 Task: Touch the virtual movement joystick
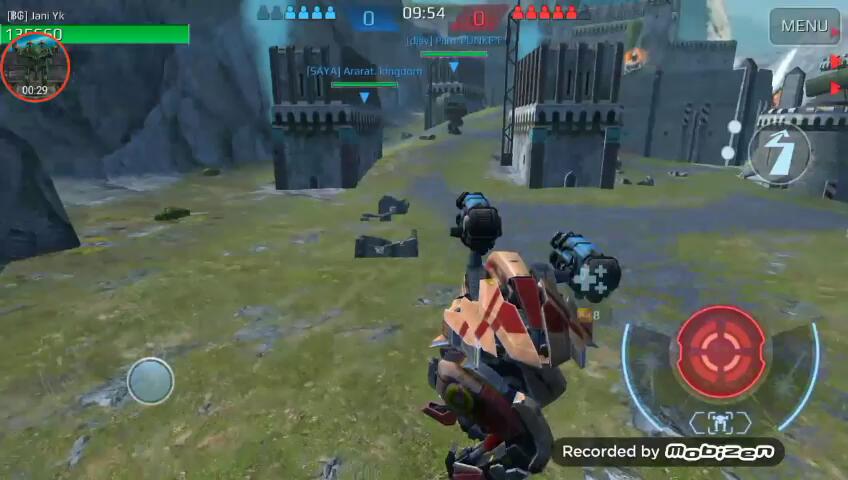pyautogui.click(x=150, y=381)
